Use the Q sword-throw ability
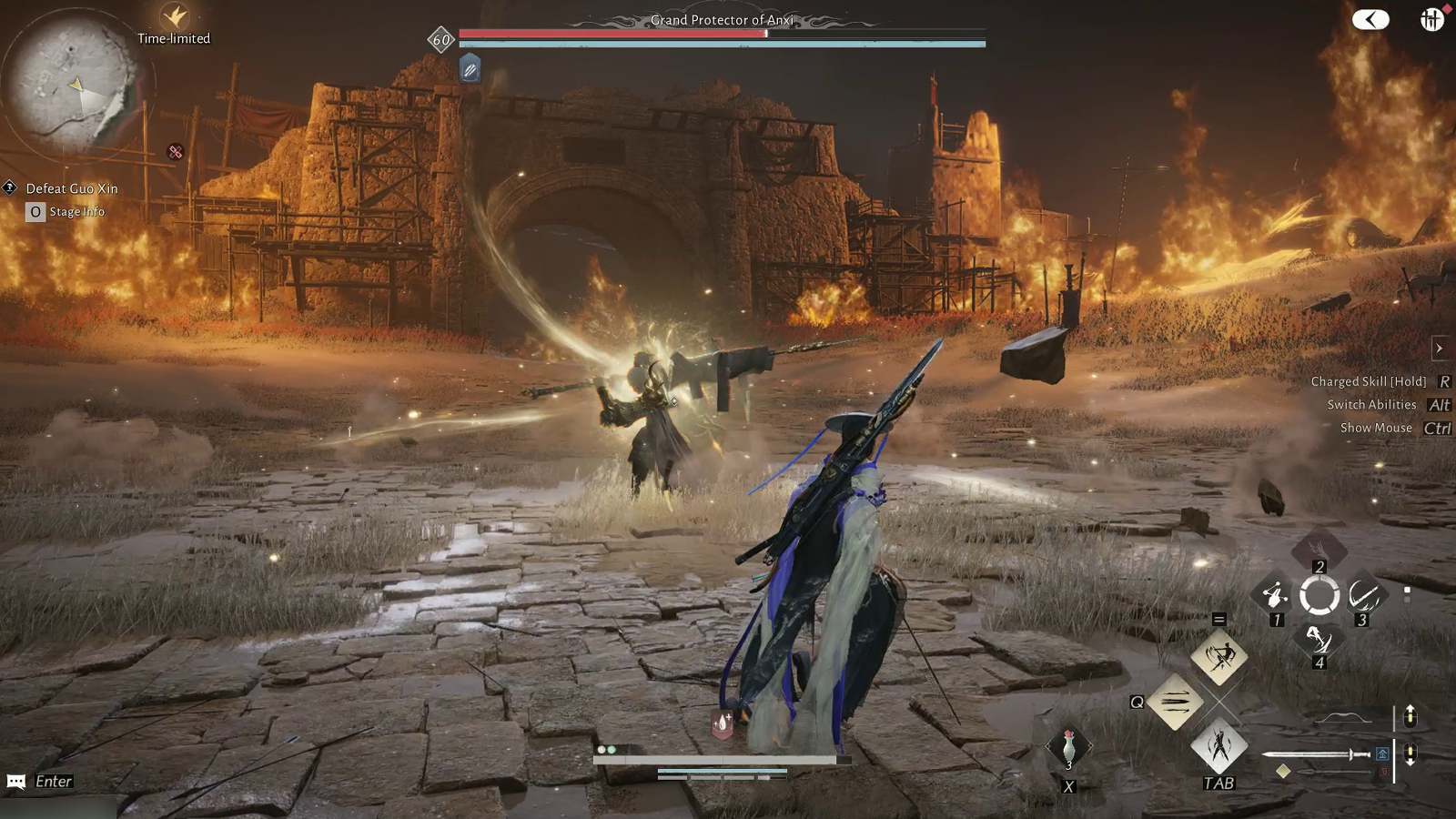 [1174, 701]
